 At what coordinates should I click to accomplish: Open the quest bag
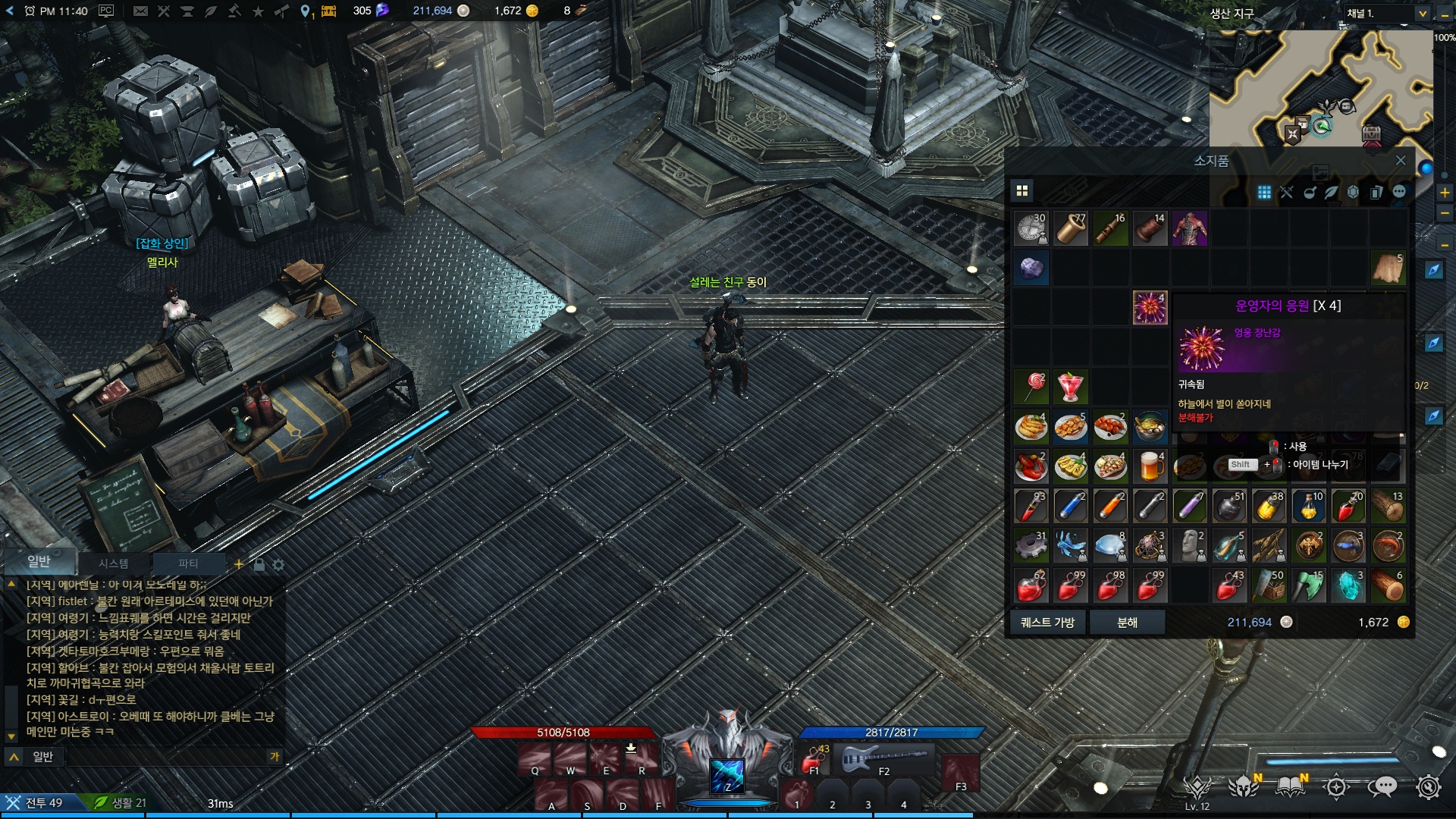[1047, 623]
